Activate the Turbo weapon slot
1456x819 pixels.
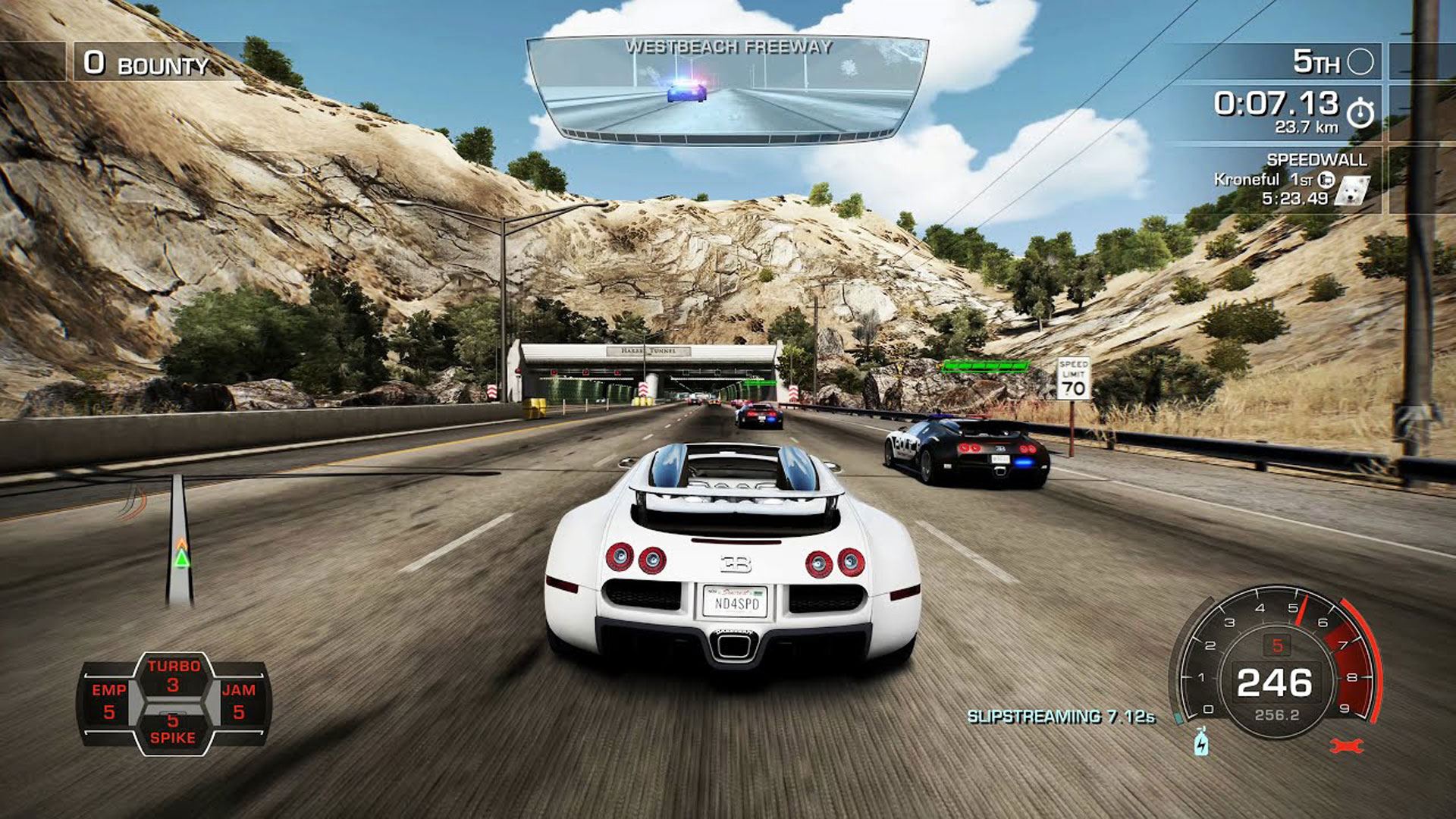tap(174, 676)
